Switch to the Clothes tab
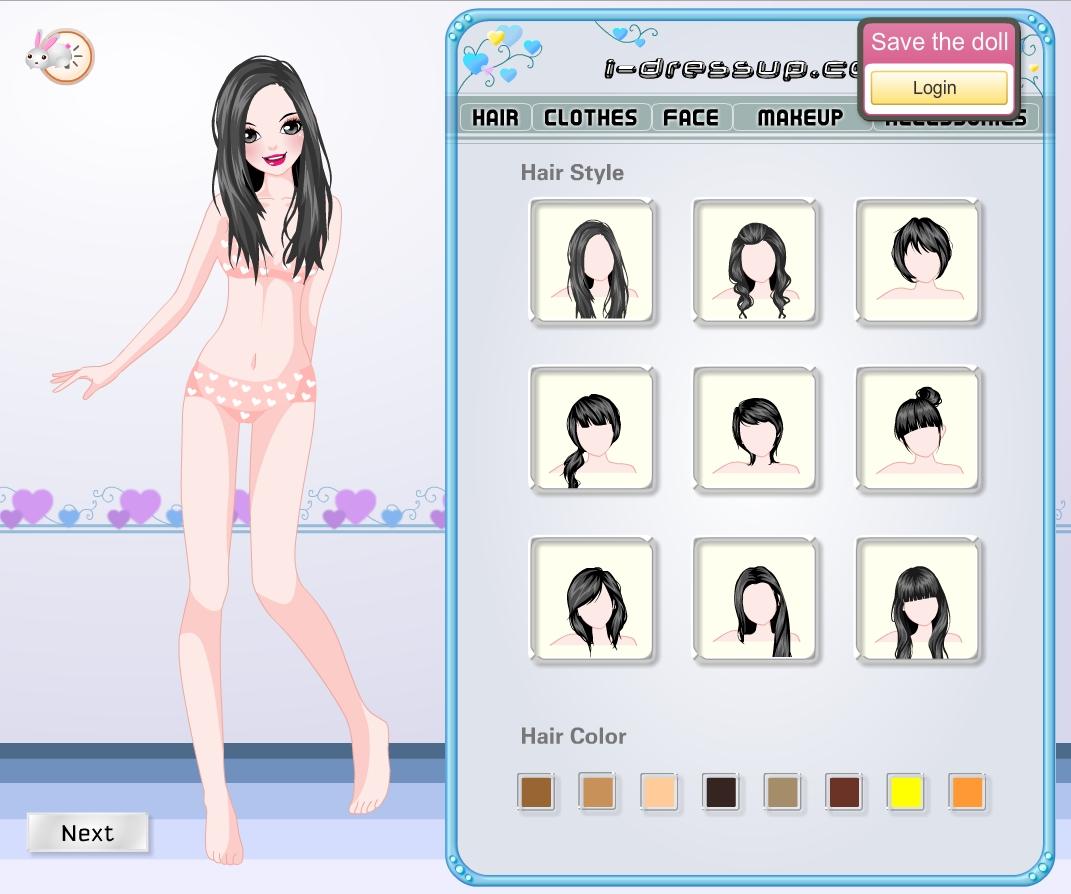 (590, 117)
